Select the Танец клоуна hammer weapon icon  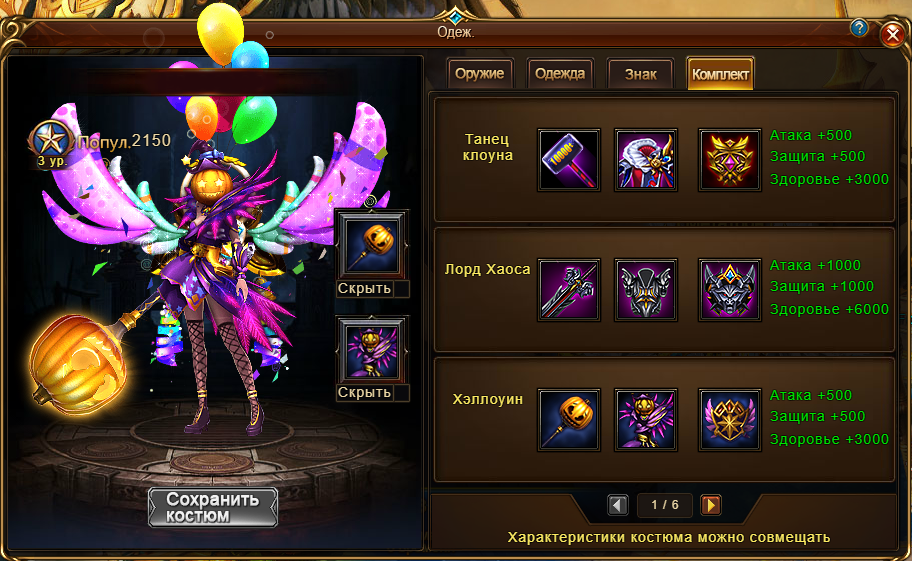[x=569, y=160]
